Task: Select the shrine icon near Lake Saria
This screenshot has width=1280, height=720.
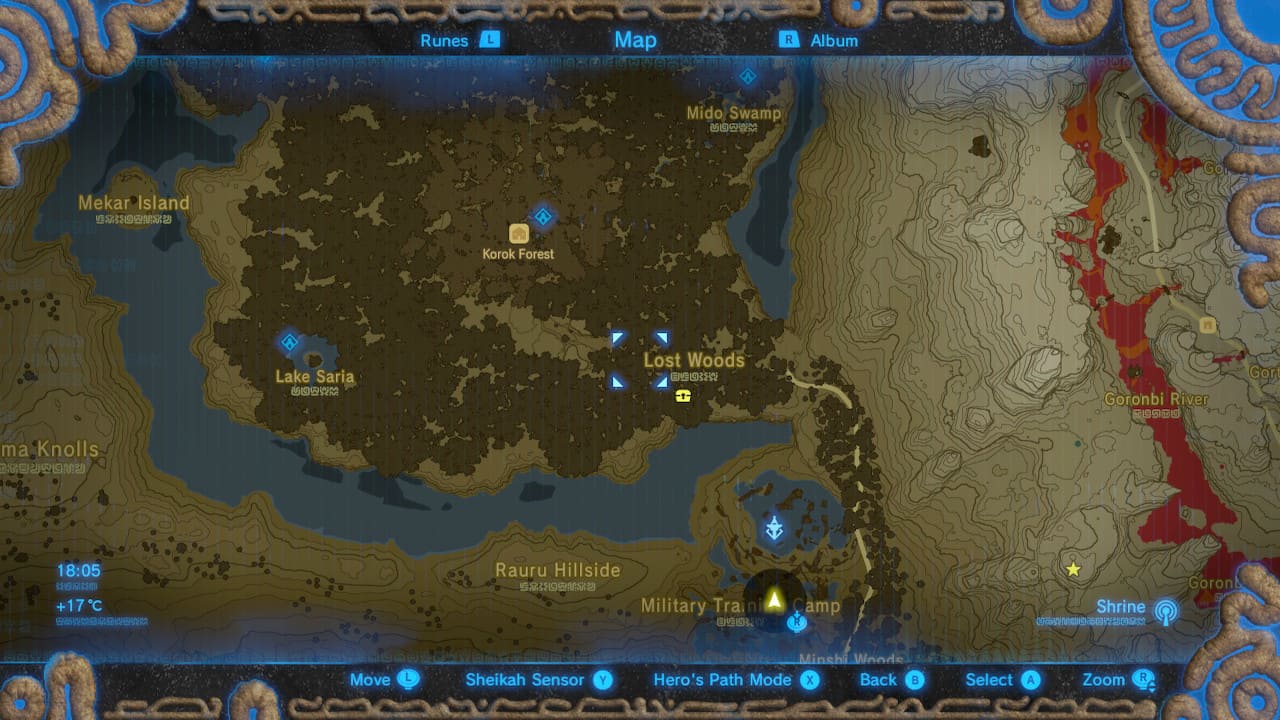Action: (x=288, y=344)
